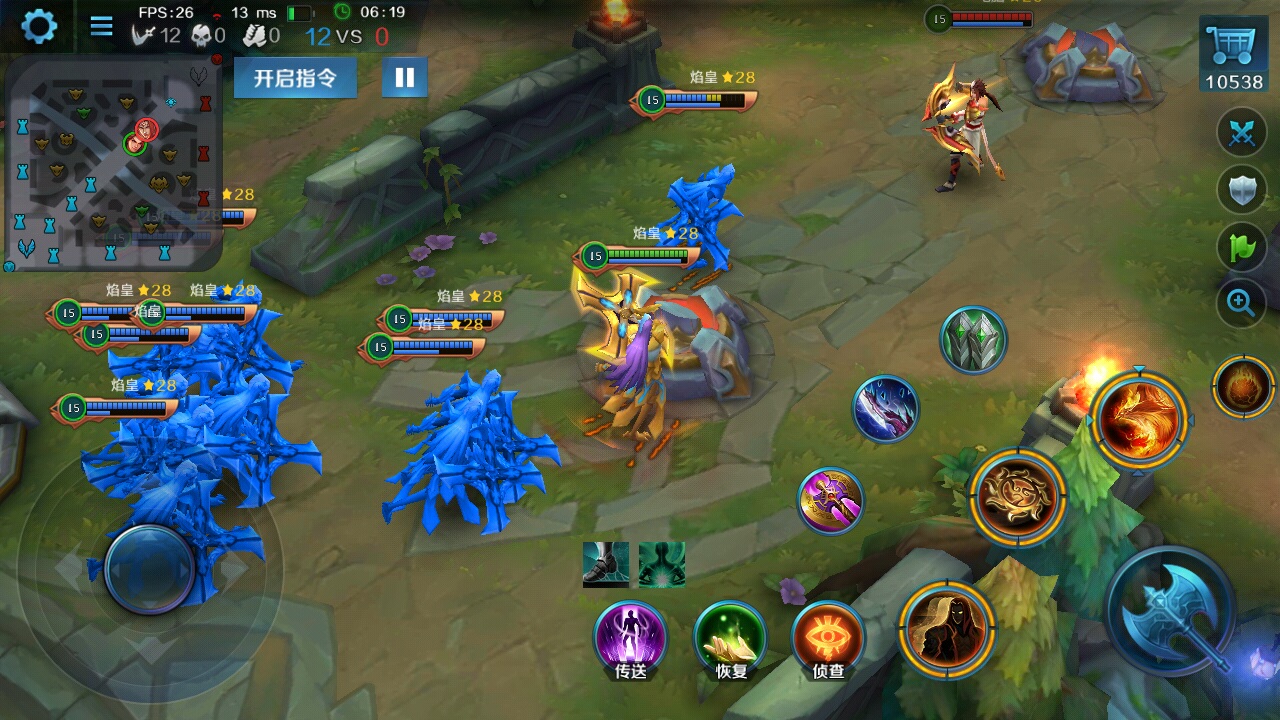Toggle the magnifier zoom view
Screen dimensions: 1280x720
click(1241, 302)
